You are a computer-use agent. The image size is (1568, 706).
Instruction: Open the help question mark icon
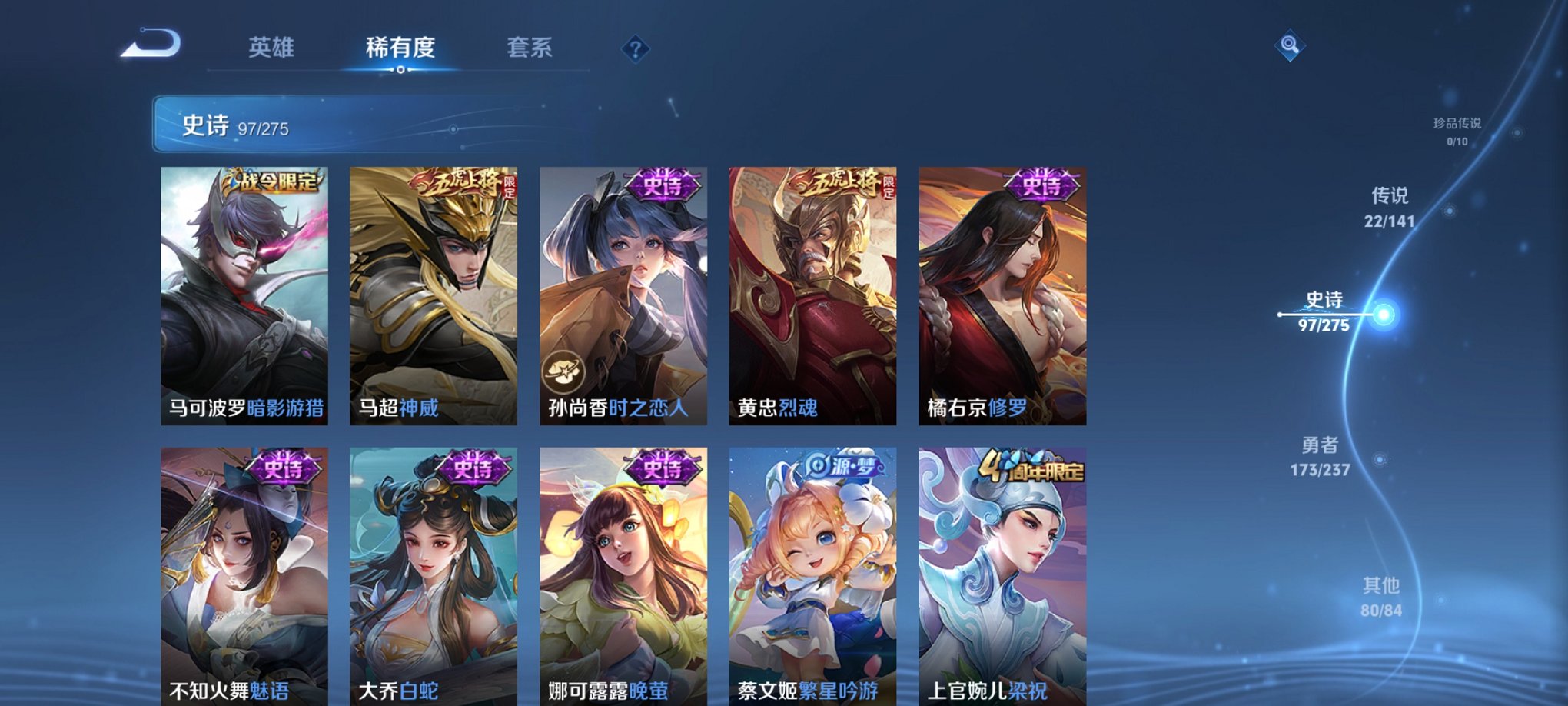(x=635, y=50)
